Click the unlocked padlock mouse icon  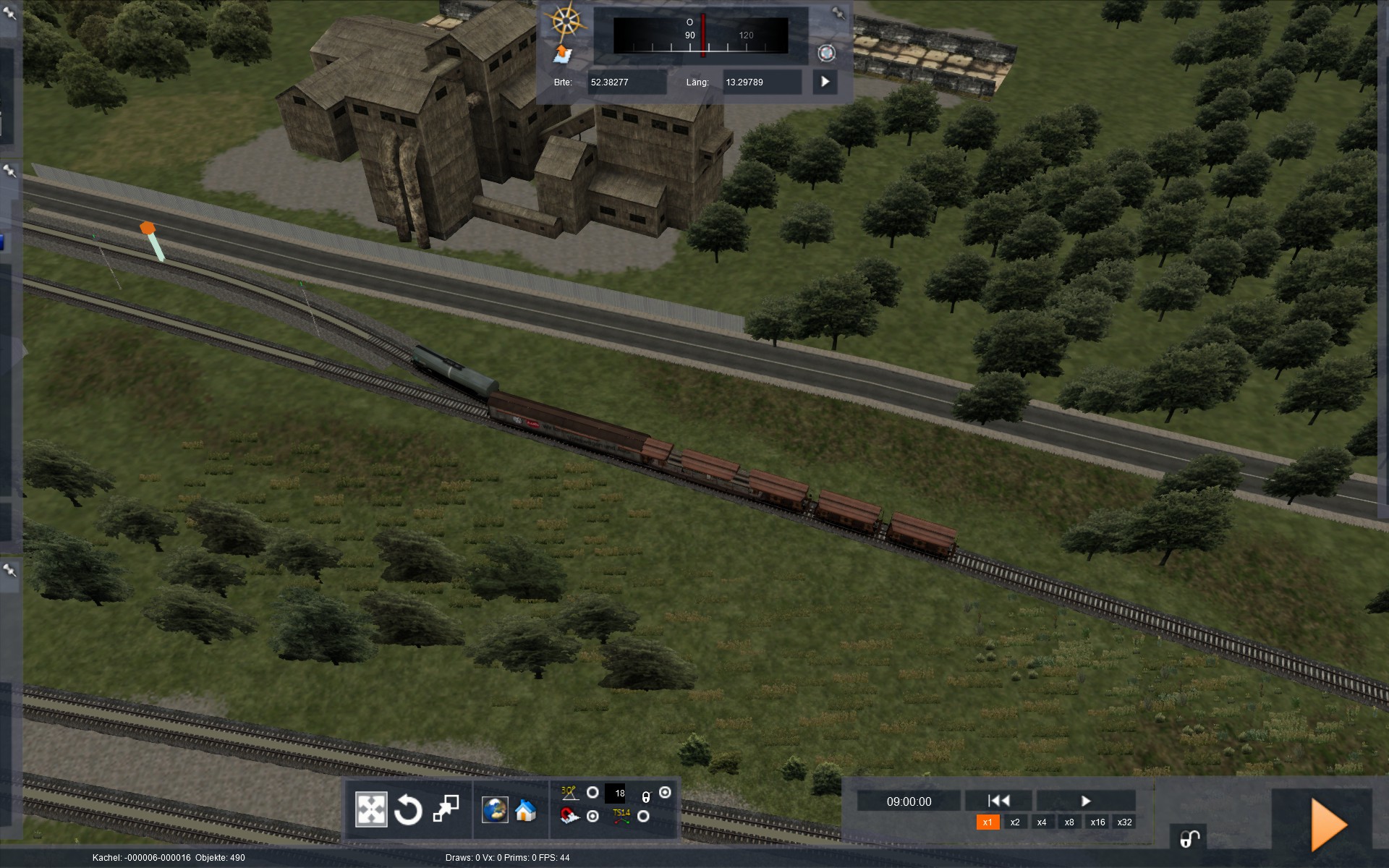pyautogui.click(x=1189, y=839)
